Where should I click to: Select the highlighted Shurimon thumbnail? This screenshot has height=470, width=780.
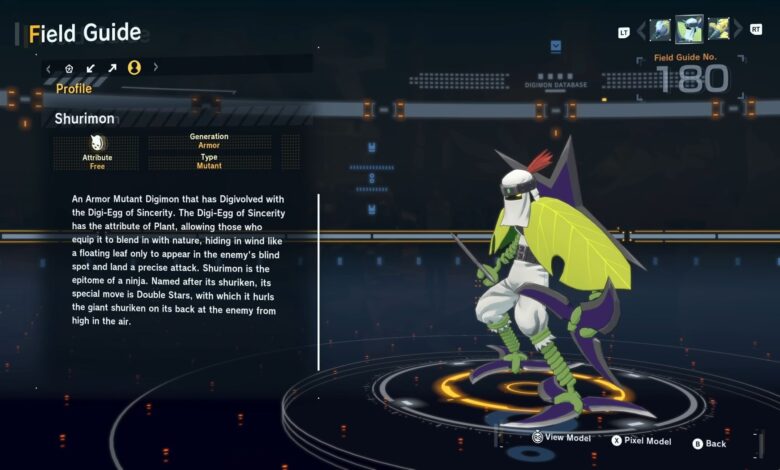point(689,29)
